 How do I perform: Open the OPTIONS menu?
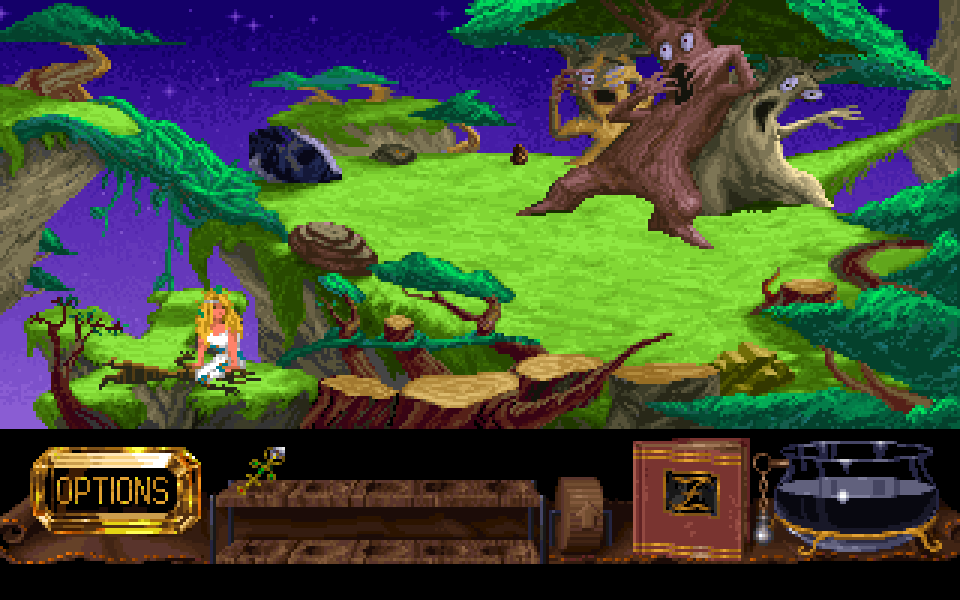113,490
